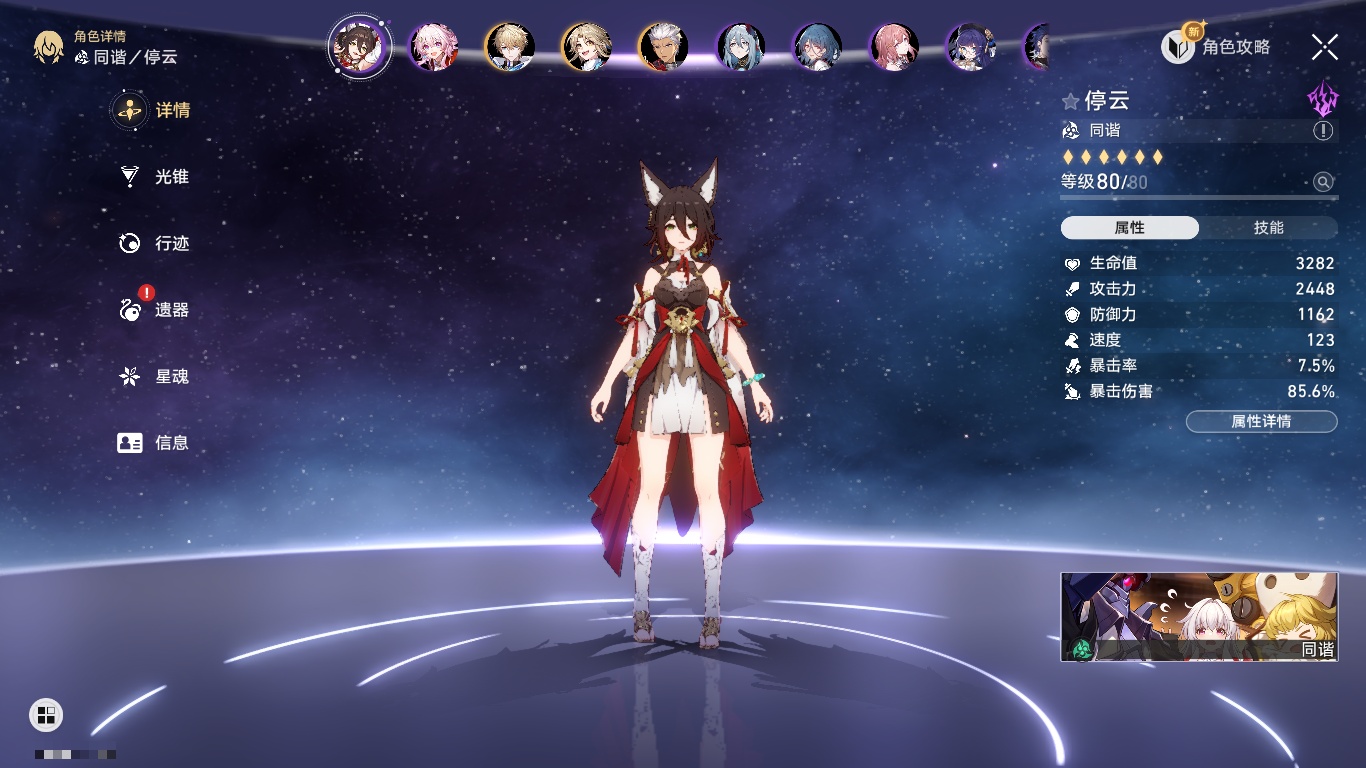Open the 遗器 relics menu
Screen dimensions: 1366x768
pyautogui.click(x=154, y=310)
